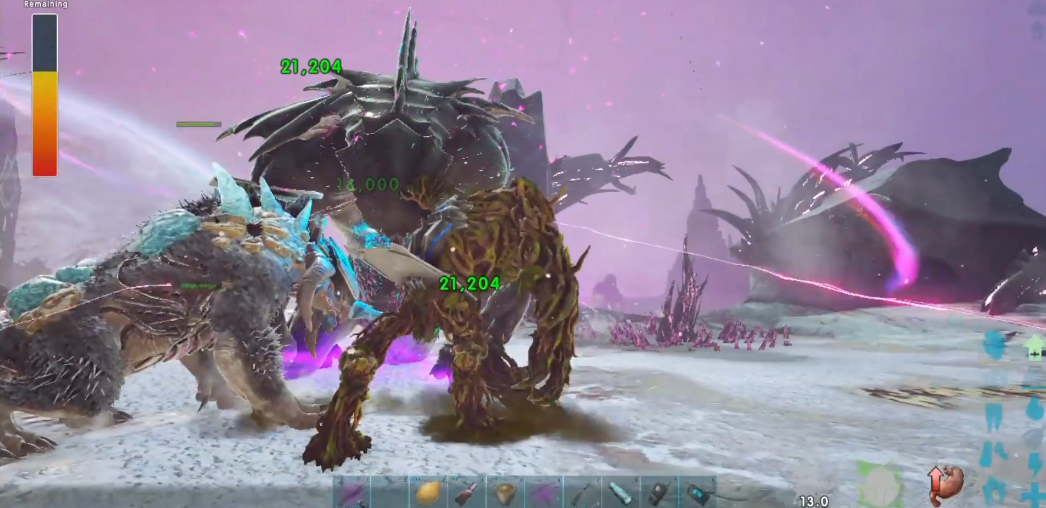Choose the cyan canister hotbar slot

tap(620, 492)
